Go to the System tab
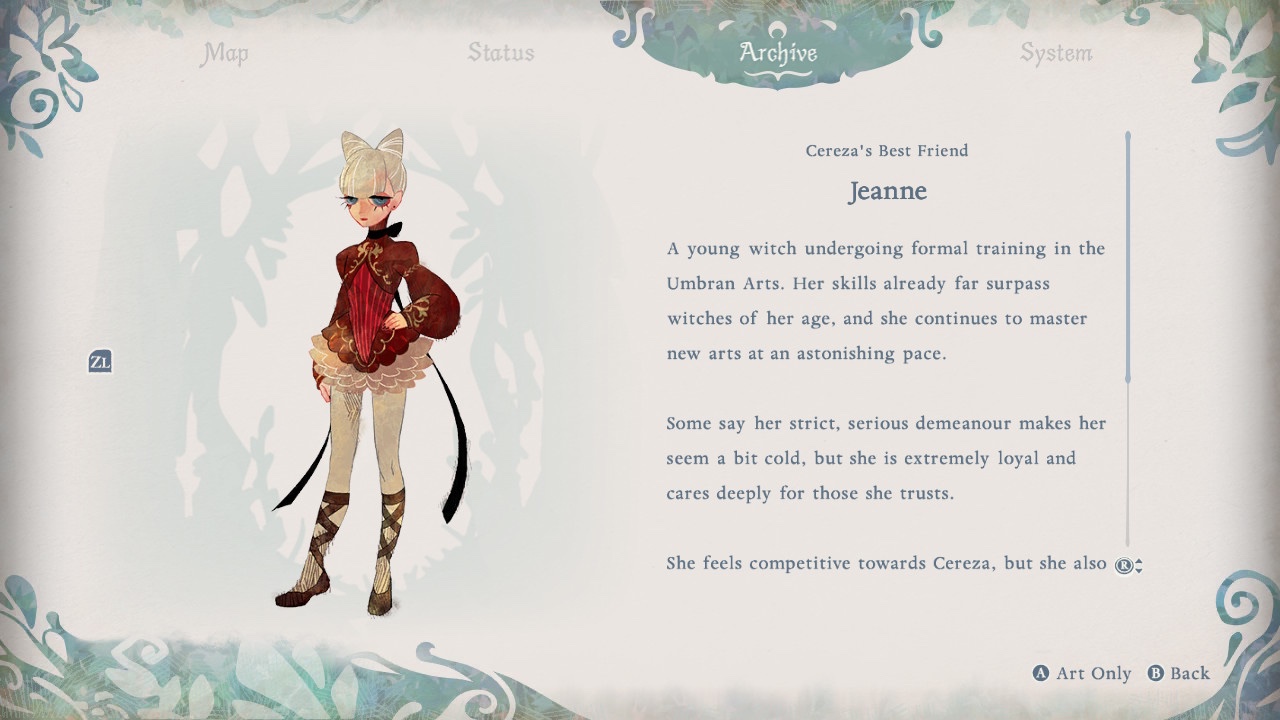 click(1056, 53)
